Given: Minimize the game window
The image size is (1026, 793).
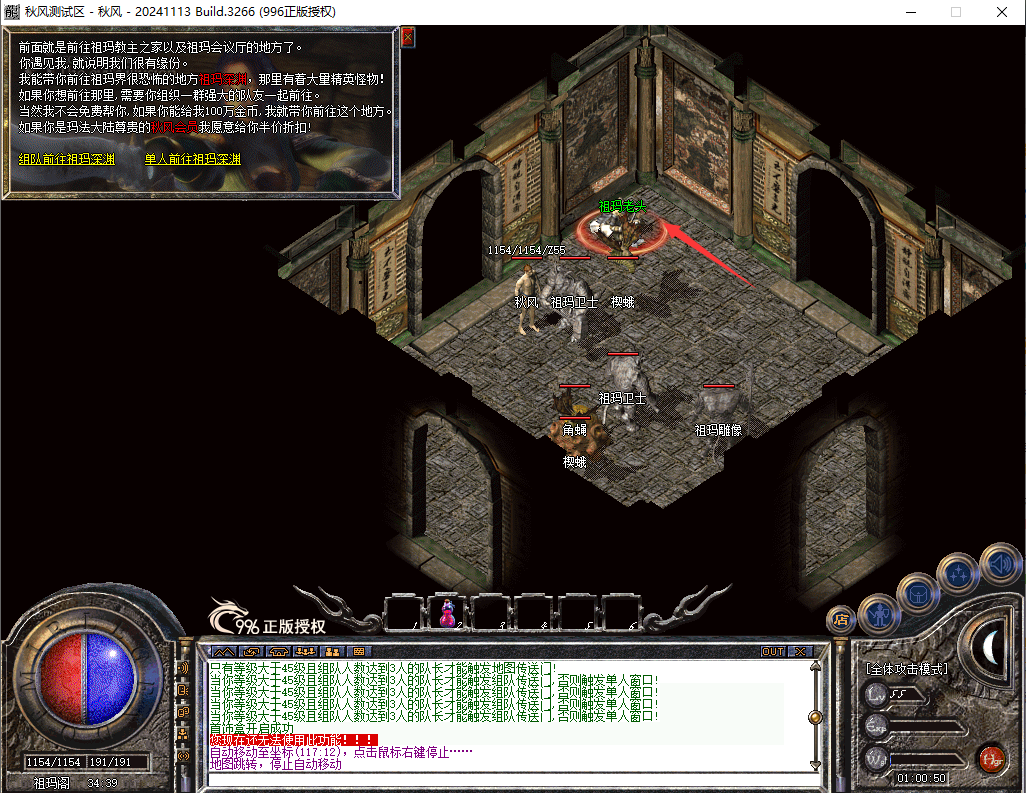Looking at the screenshot, I should tap(909, 12).
